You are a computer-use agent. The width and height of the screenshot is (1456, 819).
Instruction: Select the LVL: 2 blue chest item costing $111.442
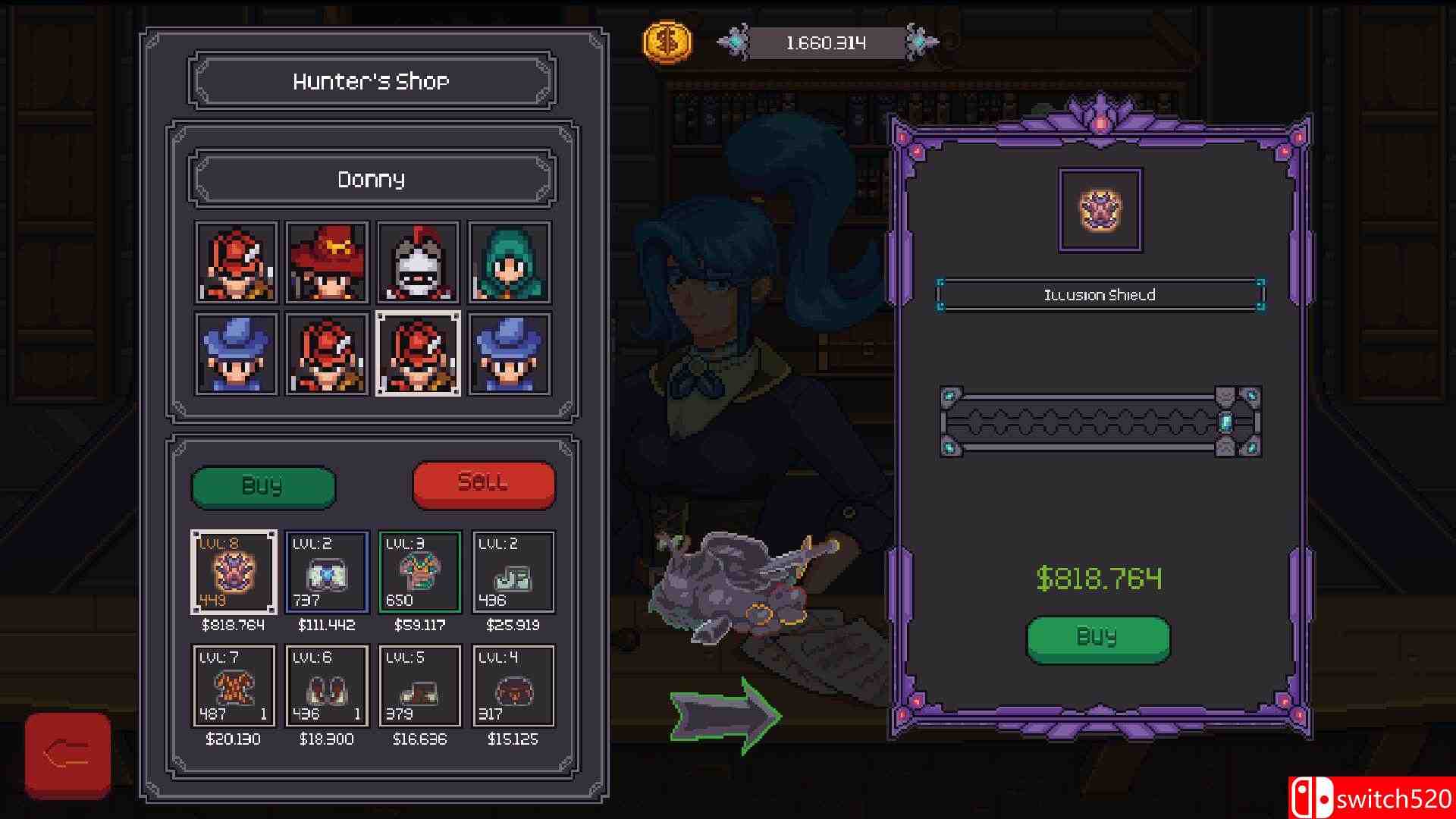coord(326,571)
